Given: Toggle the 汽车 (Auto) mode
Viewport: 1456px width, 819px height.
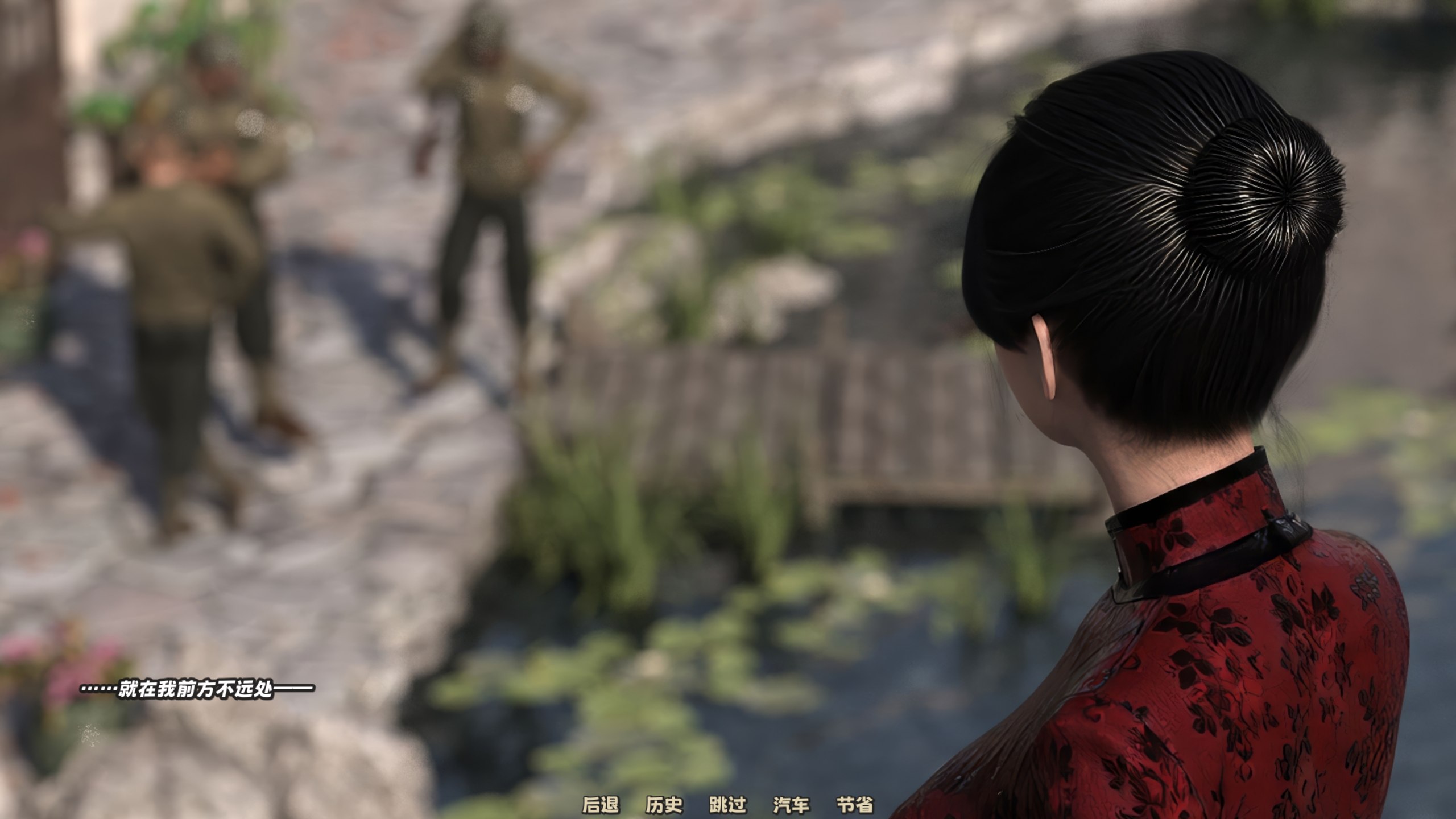Looking at the screenshot, I should pos(791,805).
